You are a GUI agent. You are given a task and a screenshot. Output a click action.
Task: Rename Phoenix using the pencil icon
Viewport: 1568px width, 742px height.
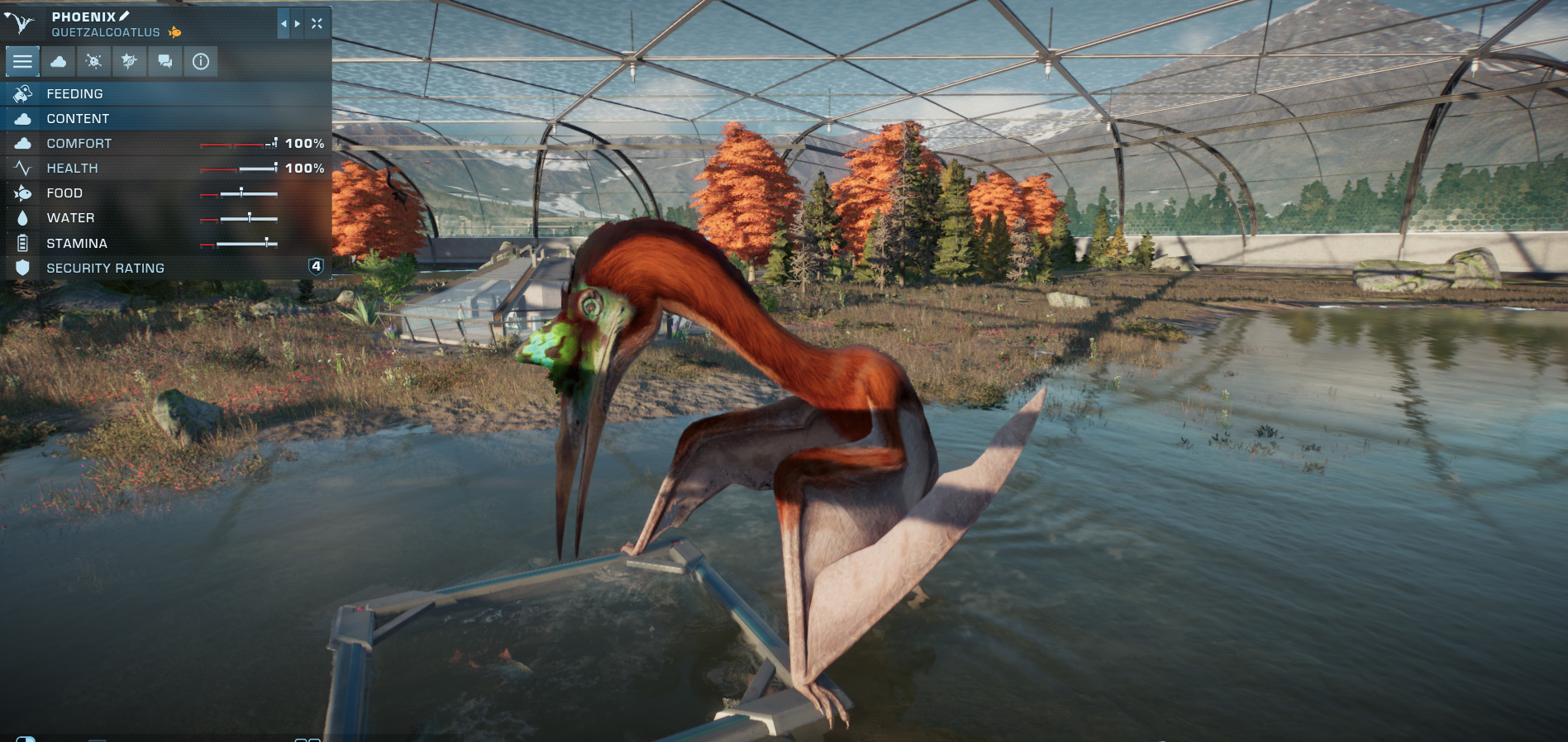click(x=125, y=16)
